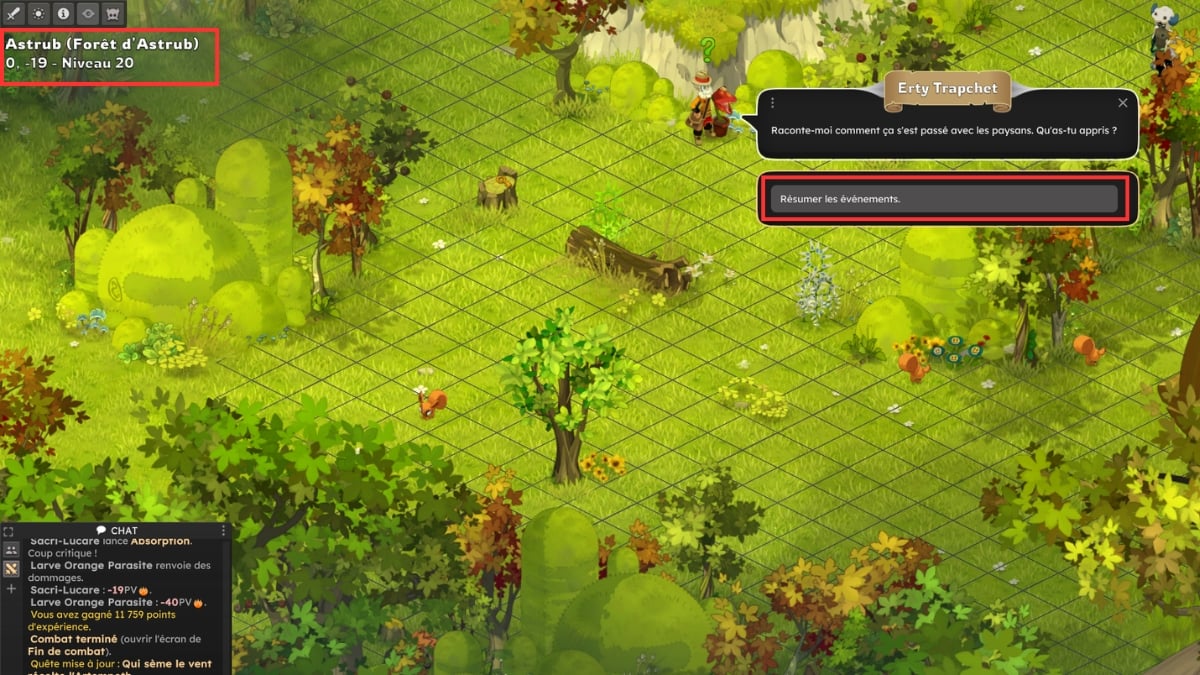The image size is (1200, 675).
Task: Expand the chat window with the corner-brackets icon
Action: 8,531
